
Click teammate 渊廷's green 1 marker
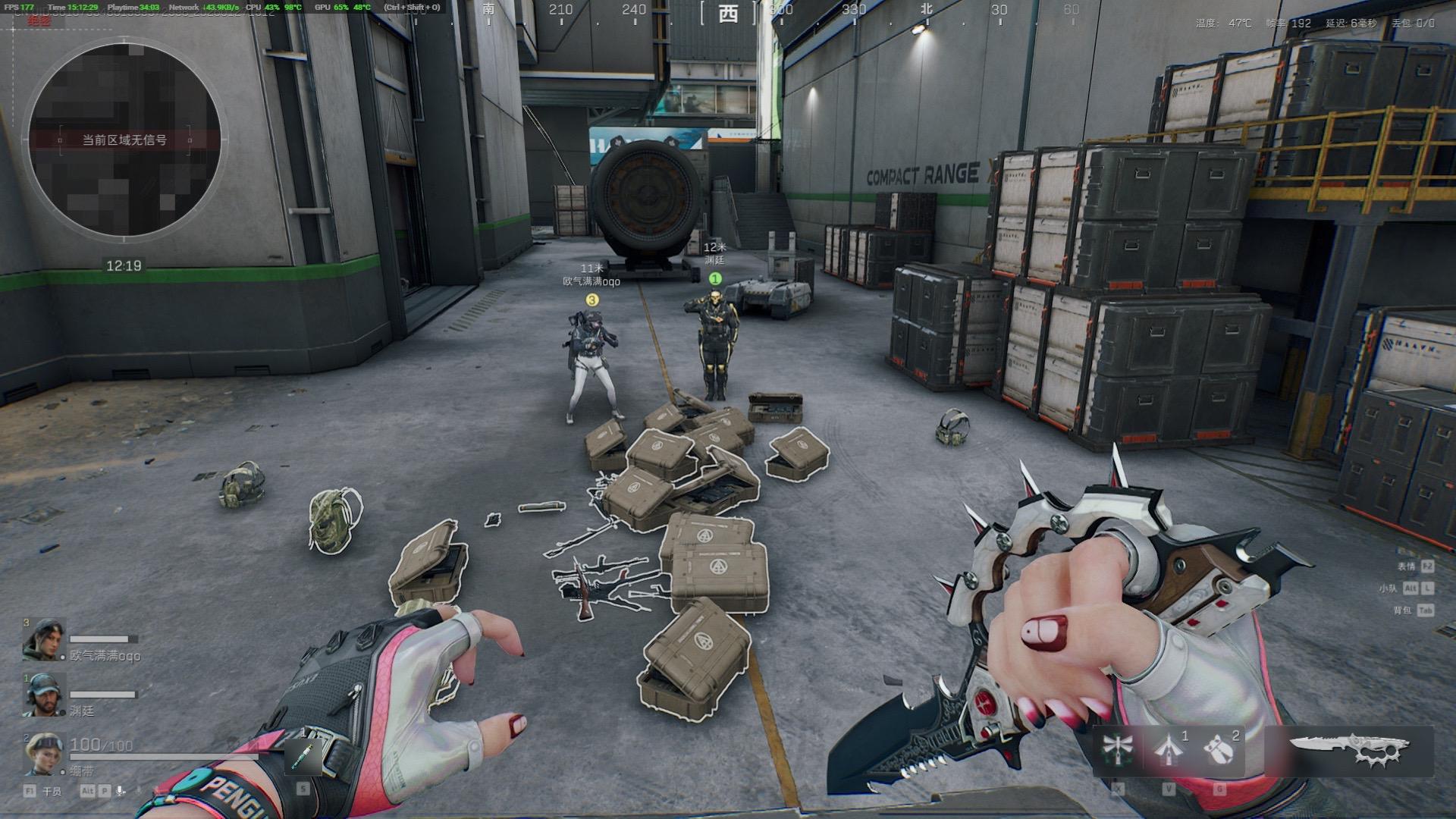coord(714,279)
